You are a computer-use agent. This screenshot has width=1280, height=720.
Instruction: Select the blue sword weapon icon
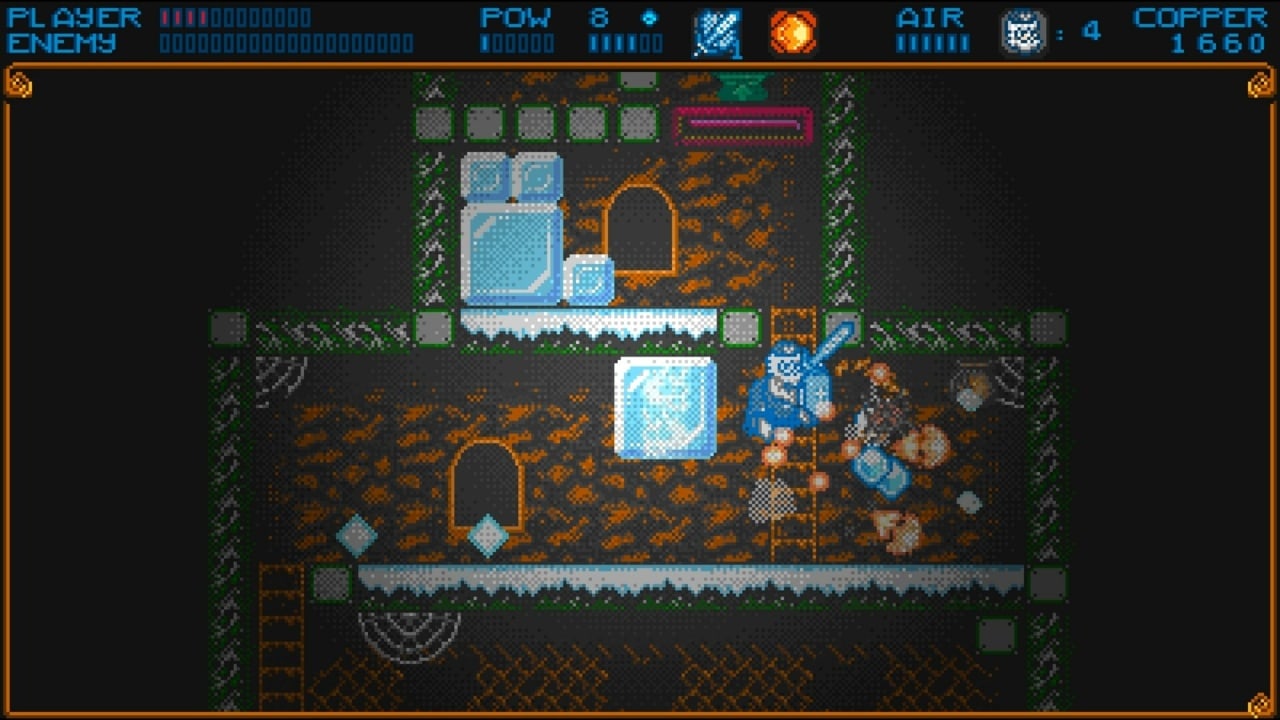tap(717, 33)
